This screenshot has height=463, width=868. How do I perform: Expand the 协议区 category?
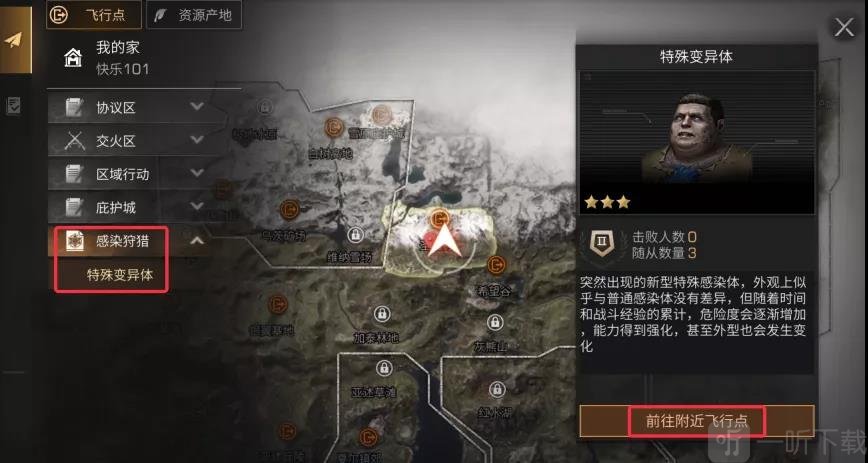point(196,106)
